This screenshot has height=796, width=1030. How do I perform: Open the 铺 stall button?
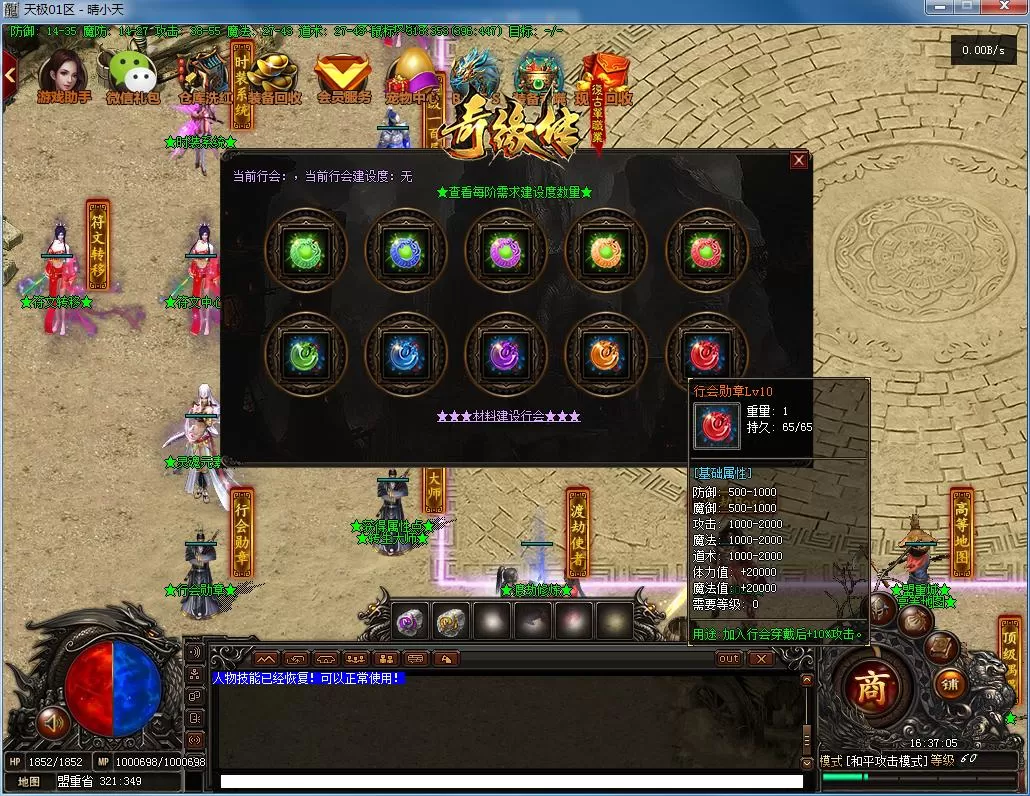pyautogui.click(x=951, y=684)
